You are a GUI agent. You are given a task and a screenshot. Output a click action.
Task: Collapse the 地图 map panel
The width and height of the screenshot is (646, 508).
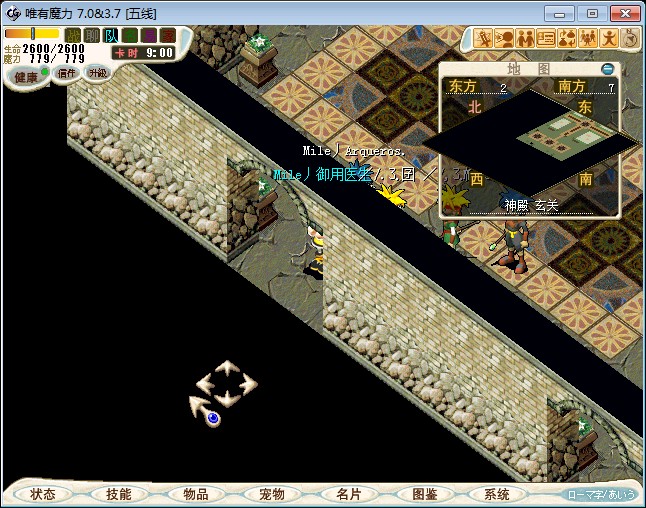[608, 69]
